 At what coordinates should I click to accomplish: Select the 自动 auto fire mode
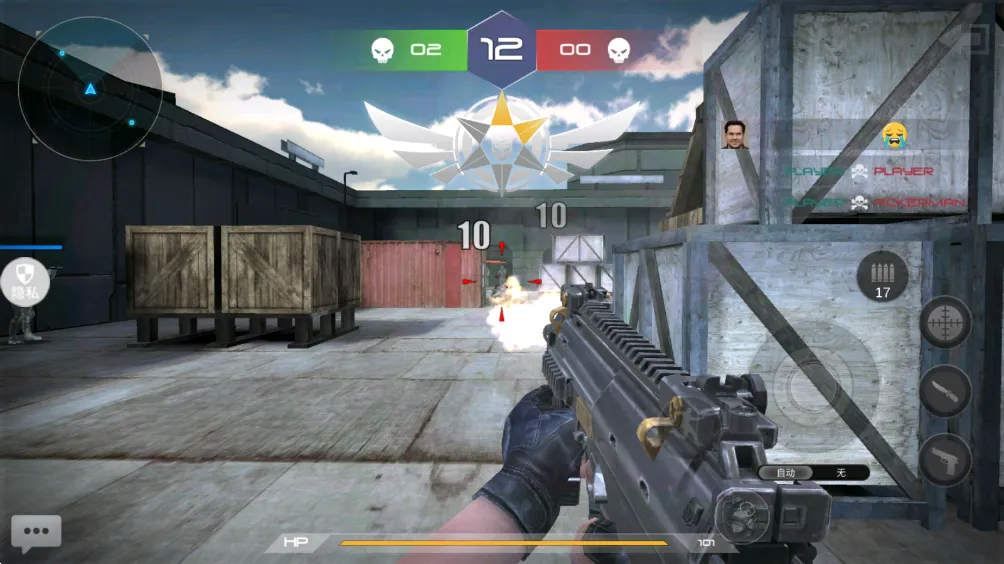(x=786, y=473)
